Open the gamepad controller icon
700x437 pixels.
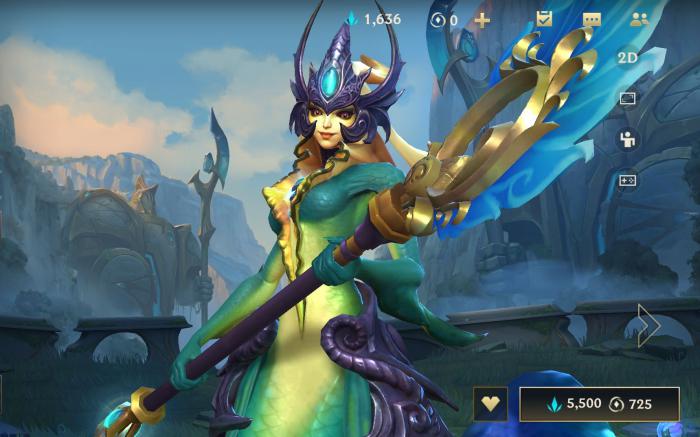click(x=628, y=180)
